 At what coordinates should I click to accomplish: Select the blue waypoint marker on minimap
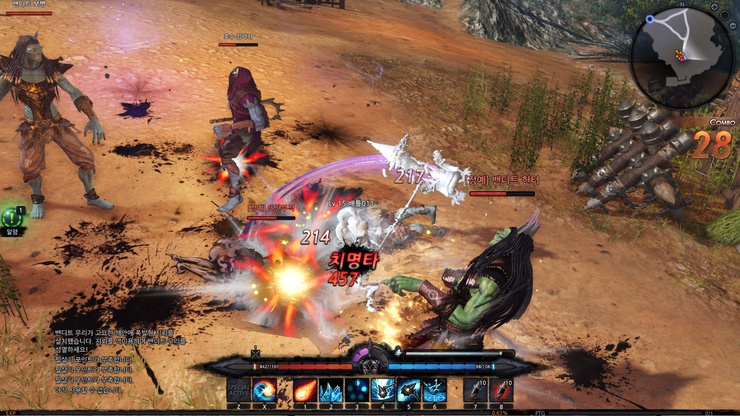tap(651, 19)
